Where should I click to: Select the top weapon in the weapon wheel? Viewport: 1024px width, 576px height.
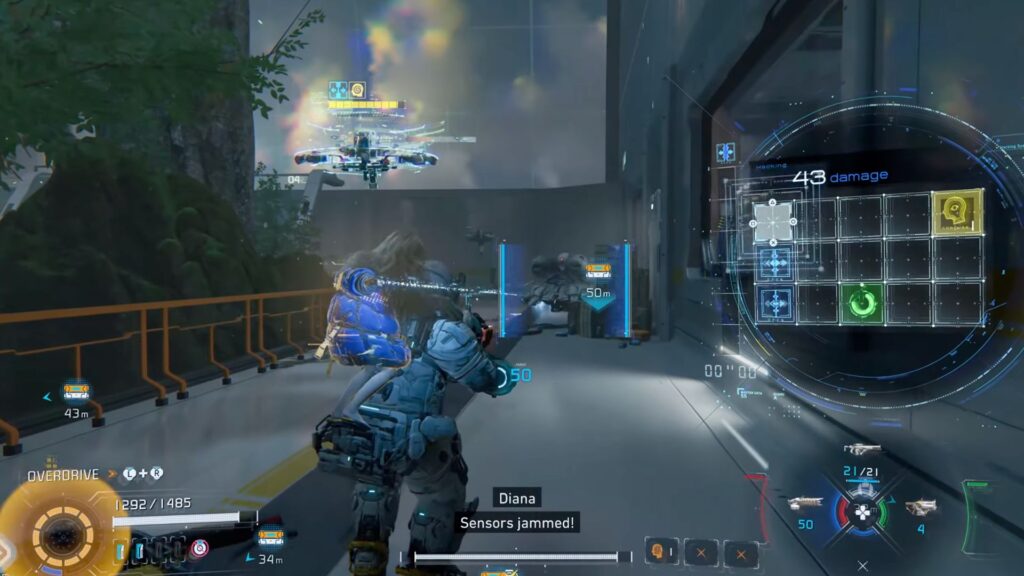click(x=860, y=451)
